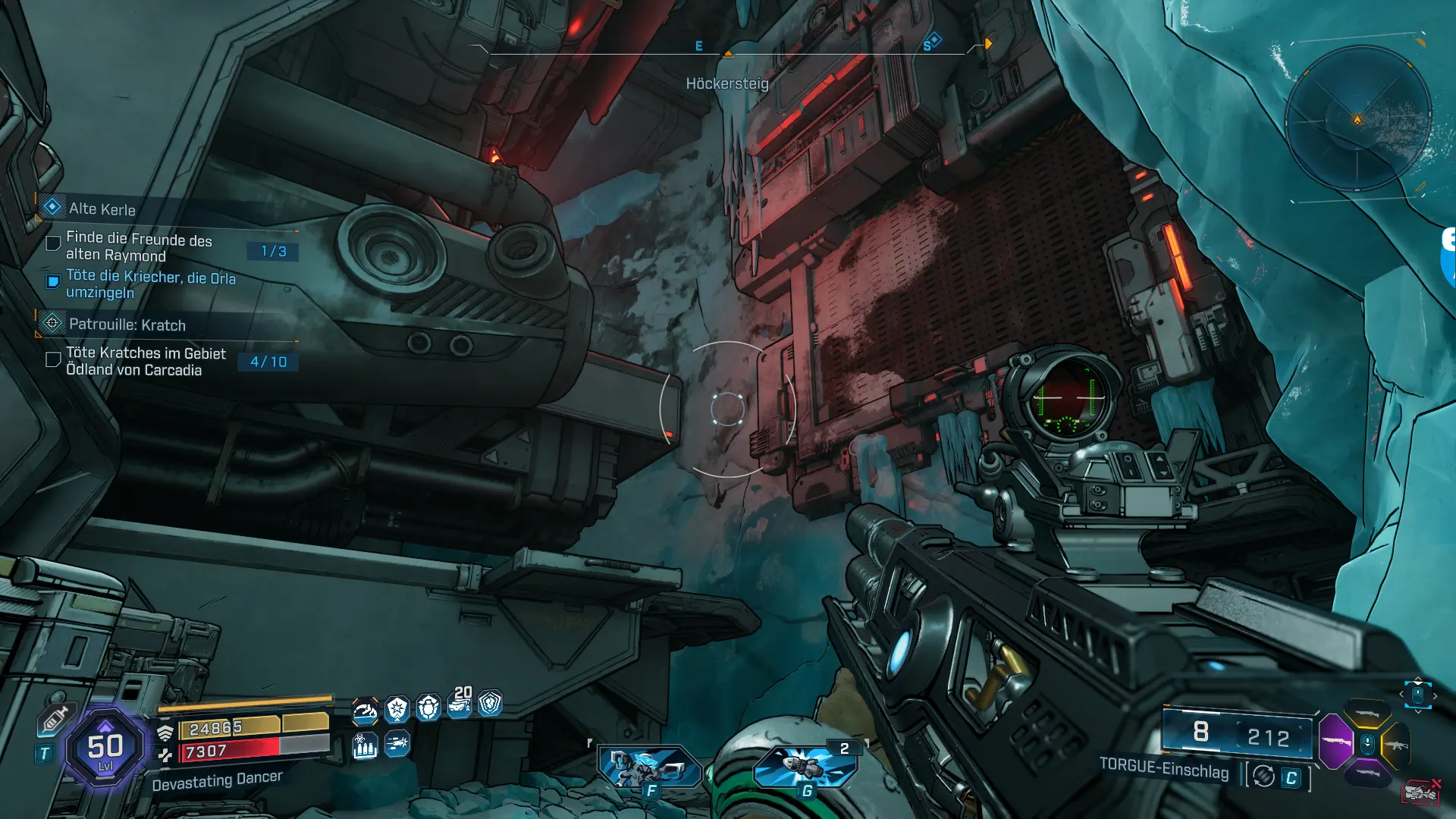Click the biohazard ammo buff icon

click(x=365, y=747)
